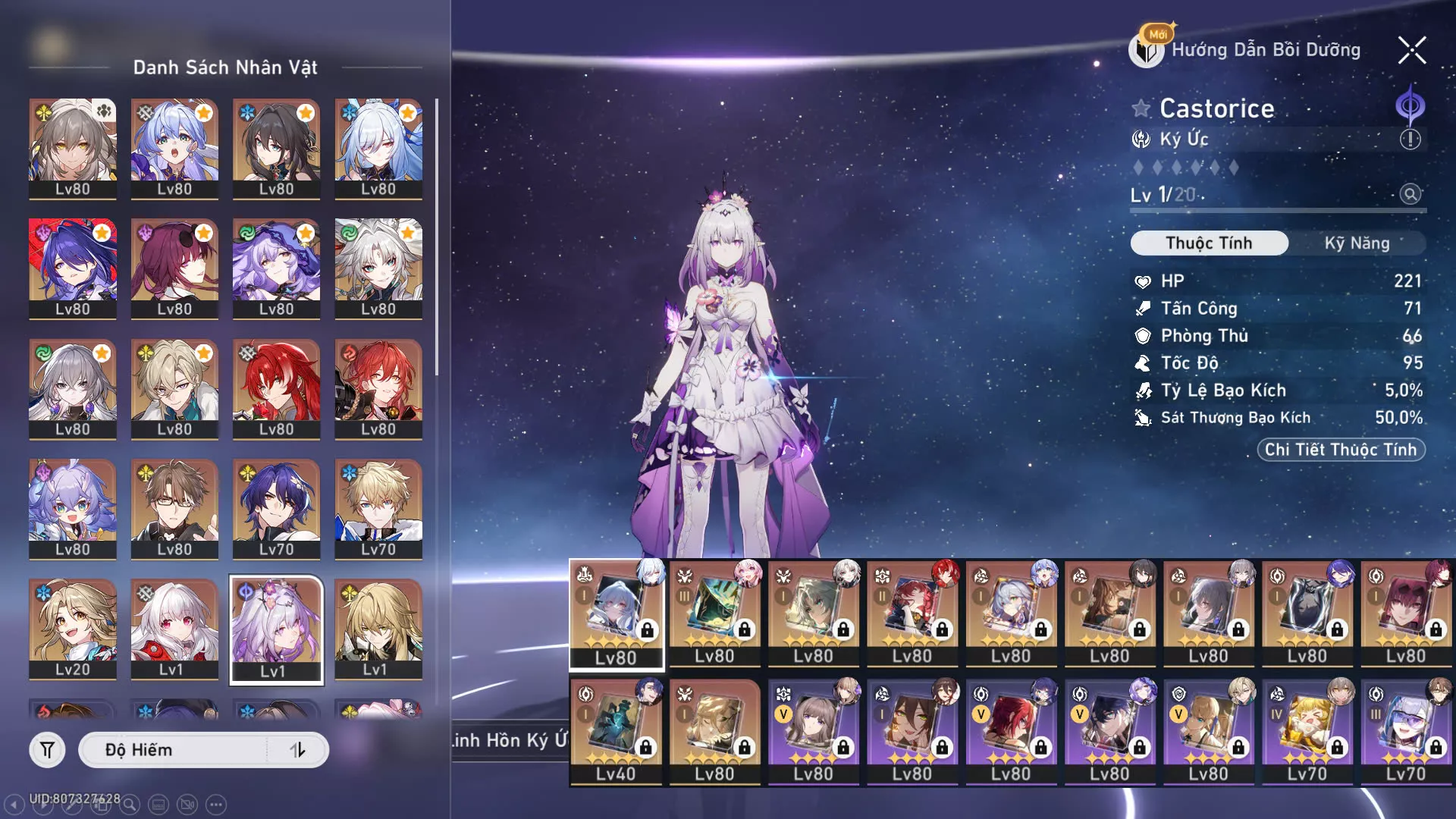Open Chi Tiết Thuộc Tính details
This screenshot has width=1456, height=819.
pos(1340,450)
